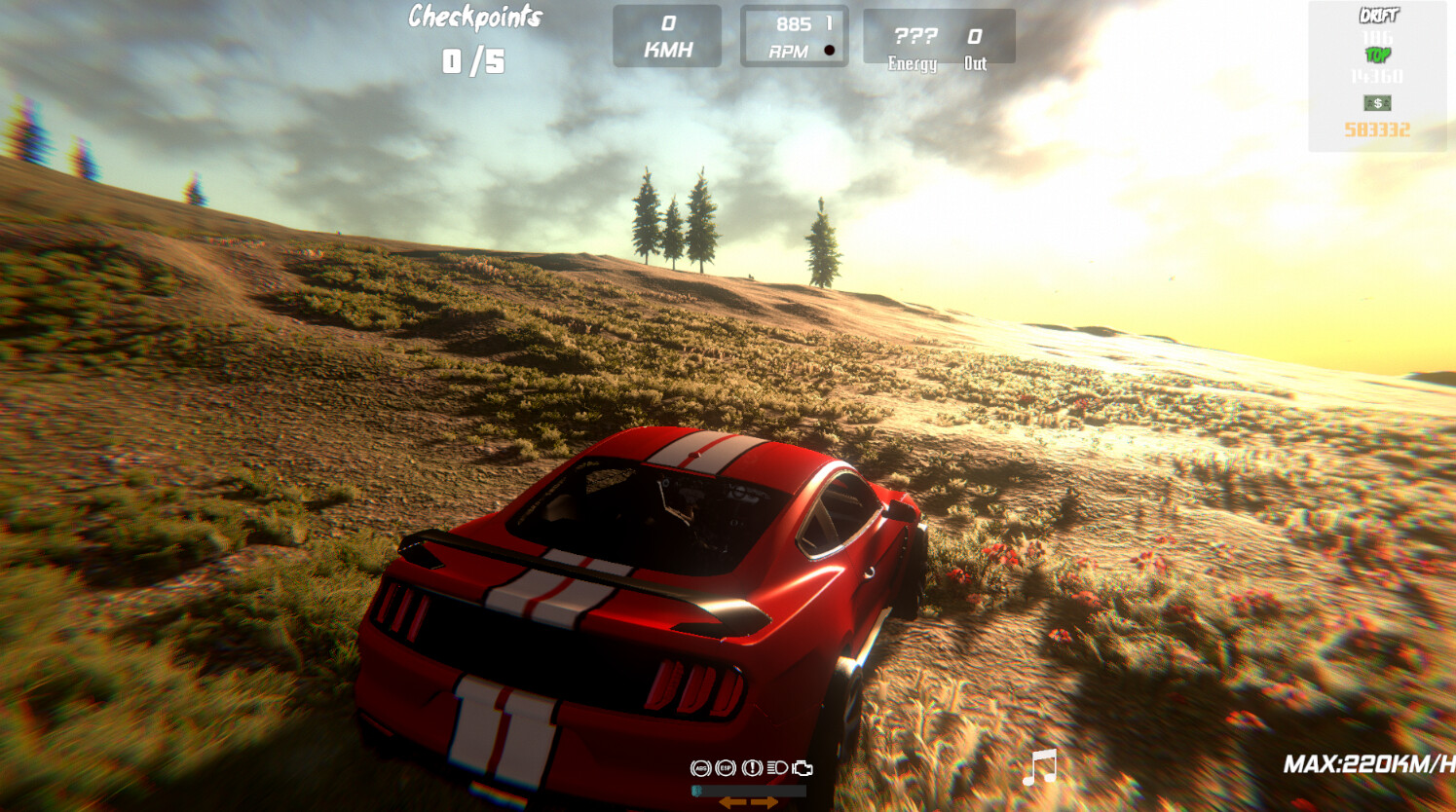Click the dollar bill money icon
This screenshot has height=812, width=1456.
[1376, 103]
